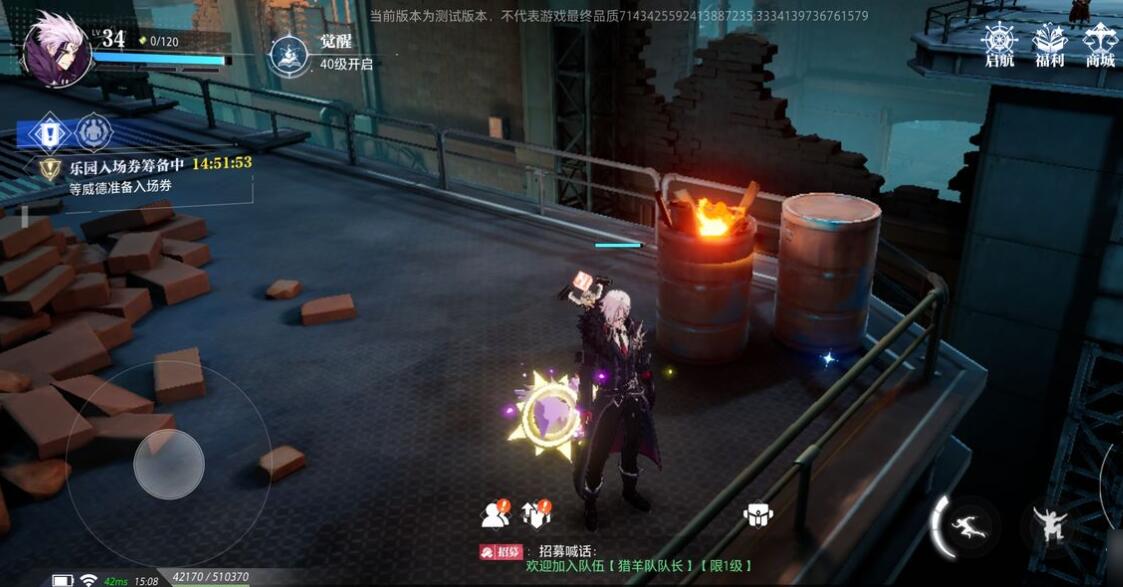Image resolution: width=1123 pixels, height=587 pixels.
Task: Switch to the quest exclamation tab
Action: click(48, 133)
